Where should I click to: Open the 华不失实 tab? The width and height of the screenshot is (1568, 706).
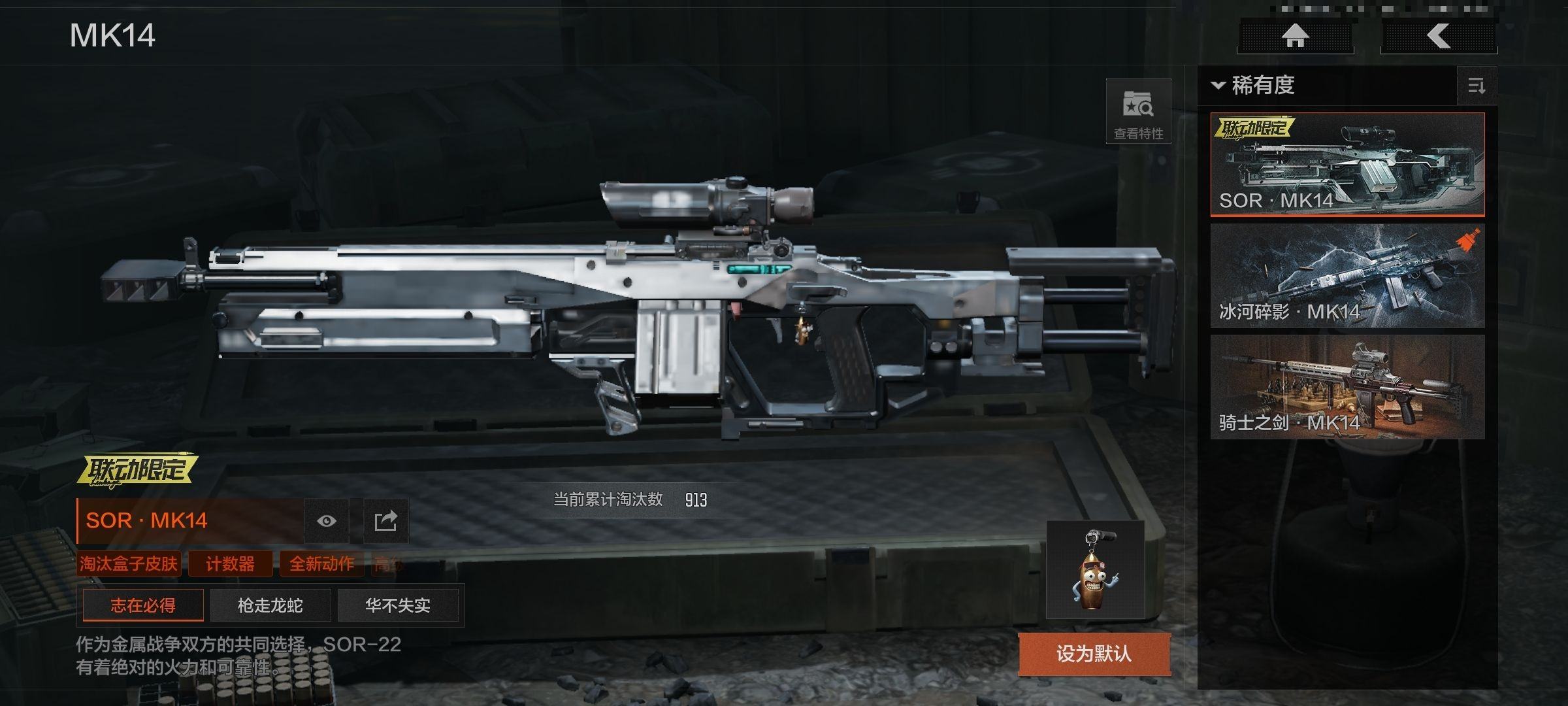(x=397, y=605)
